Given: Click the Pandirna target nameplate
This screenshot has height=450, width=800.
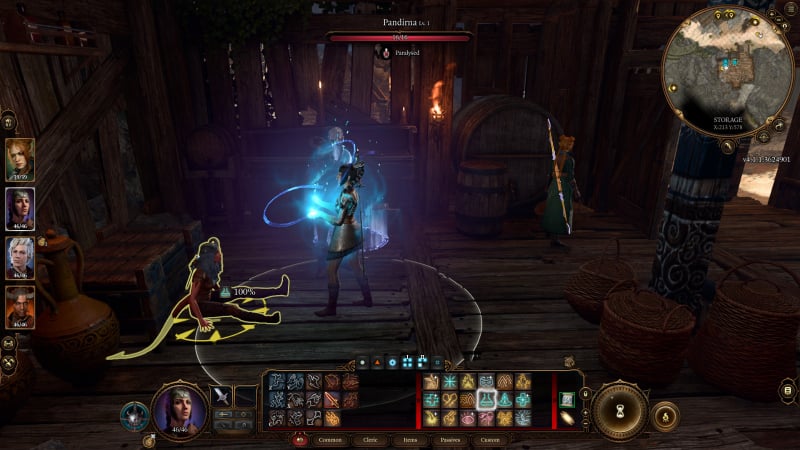Looking at the screenshot, I should [x=399, y=21].
